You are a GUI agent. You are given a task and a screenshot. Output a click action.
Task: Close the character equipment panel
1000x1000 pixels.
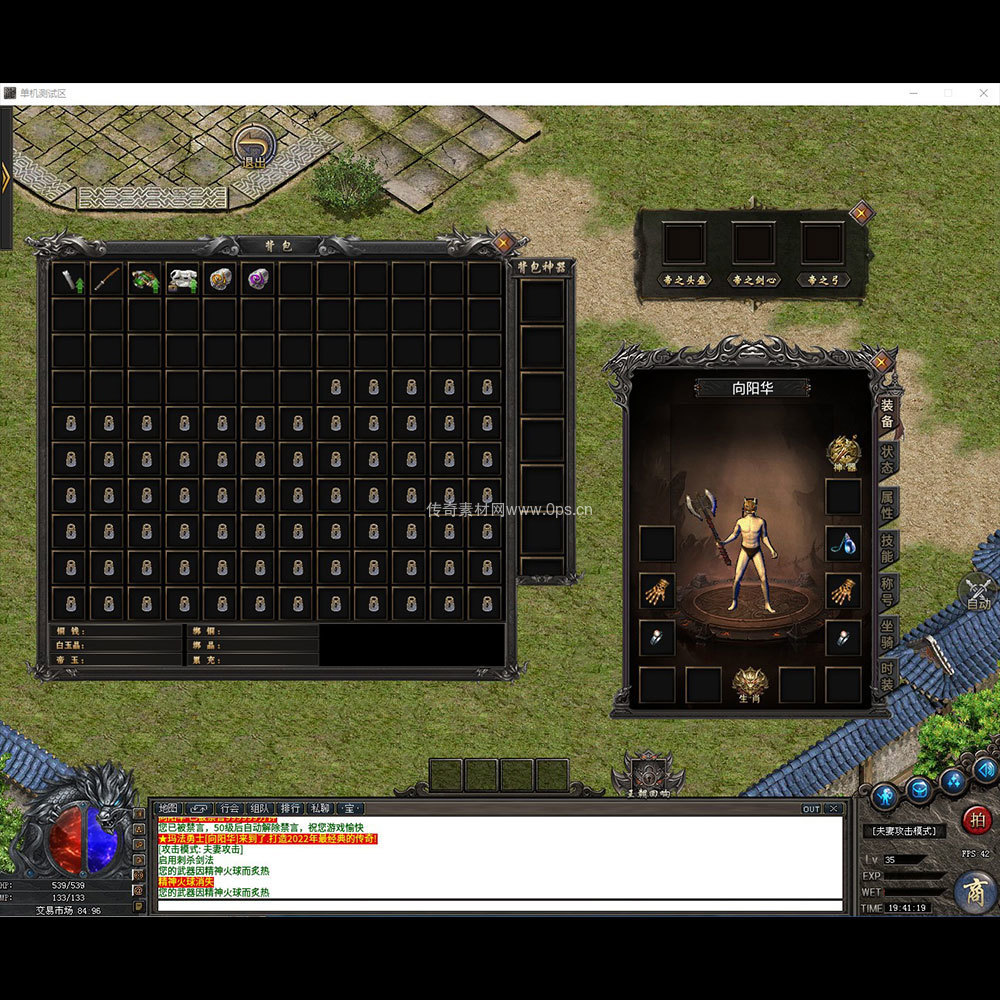[880, 362]
